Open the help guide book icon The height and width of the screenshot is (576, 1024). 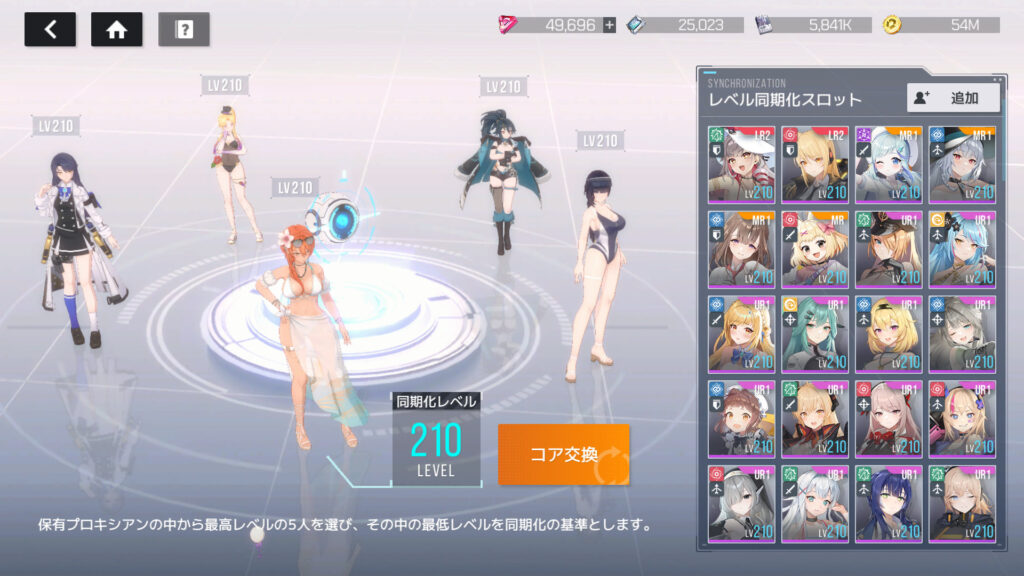(184, 29)
